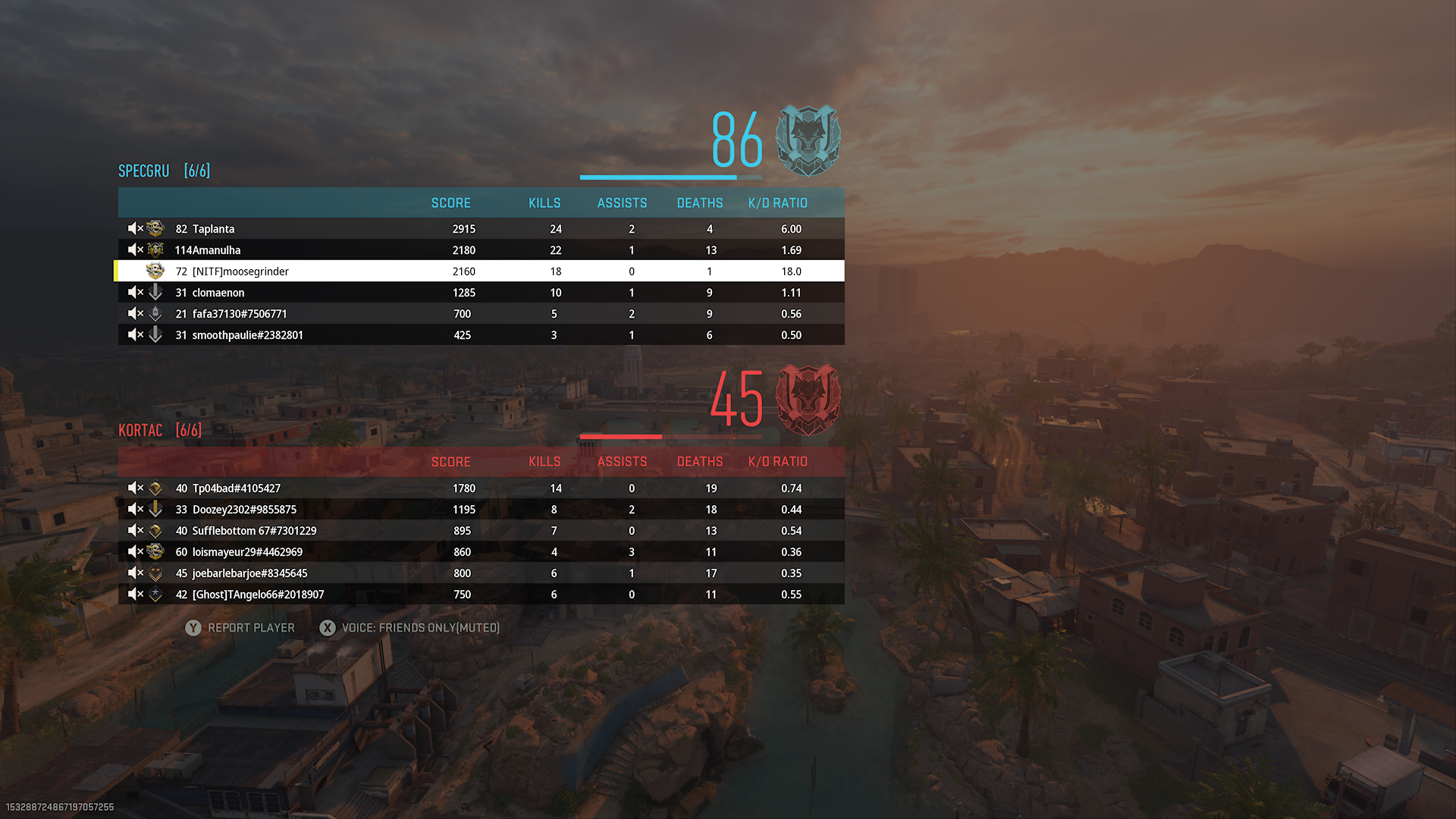Toggle the mute icon beside Taplanta

(x=135, y=228)
